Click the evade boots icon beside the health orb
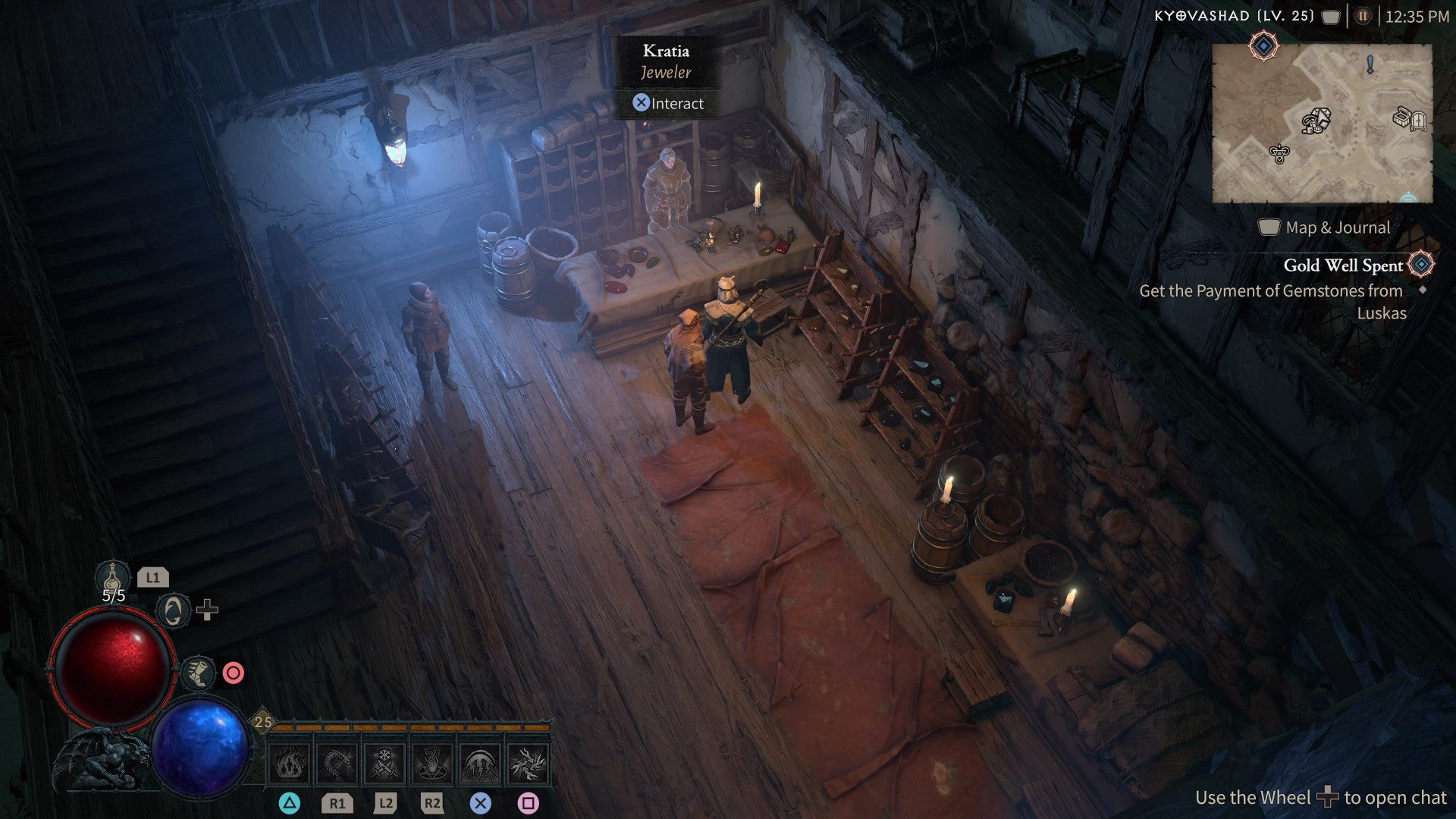Screen dimensions: 1456x819 (197, 673)
